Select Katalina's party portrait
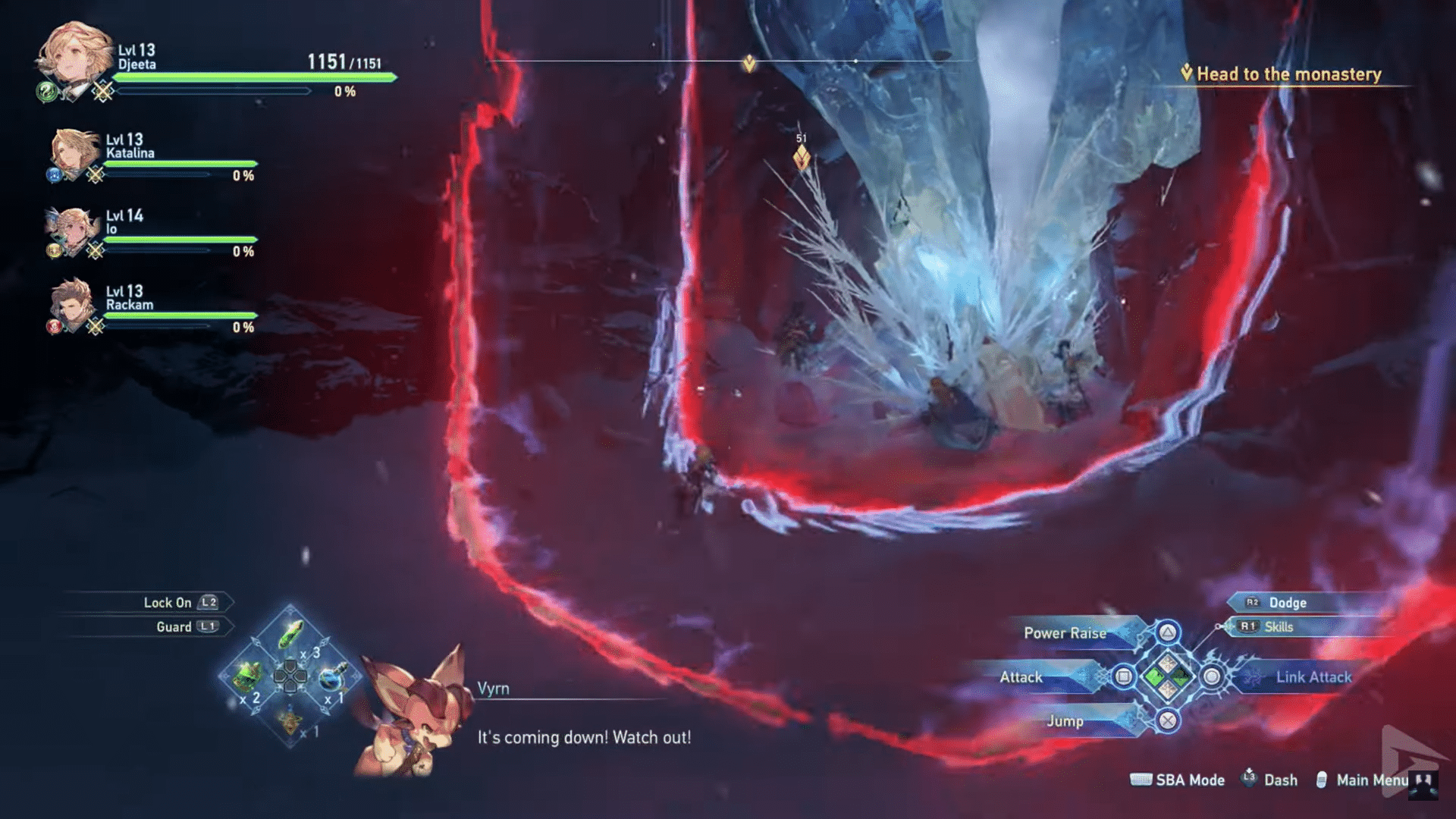Image resolution: width=1456 pixels, height=819 pixels. 72,154
